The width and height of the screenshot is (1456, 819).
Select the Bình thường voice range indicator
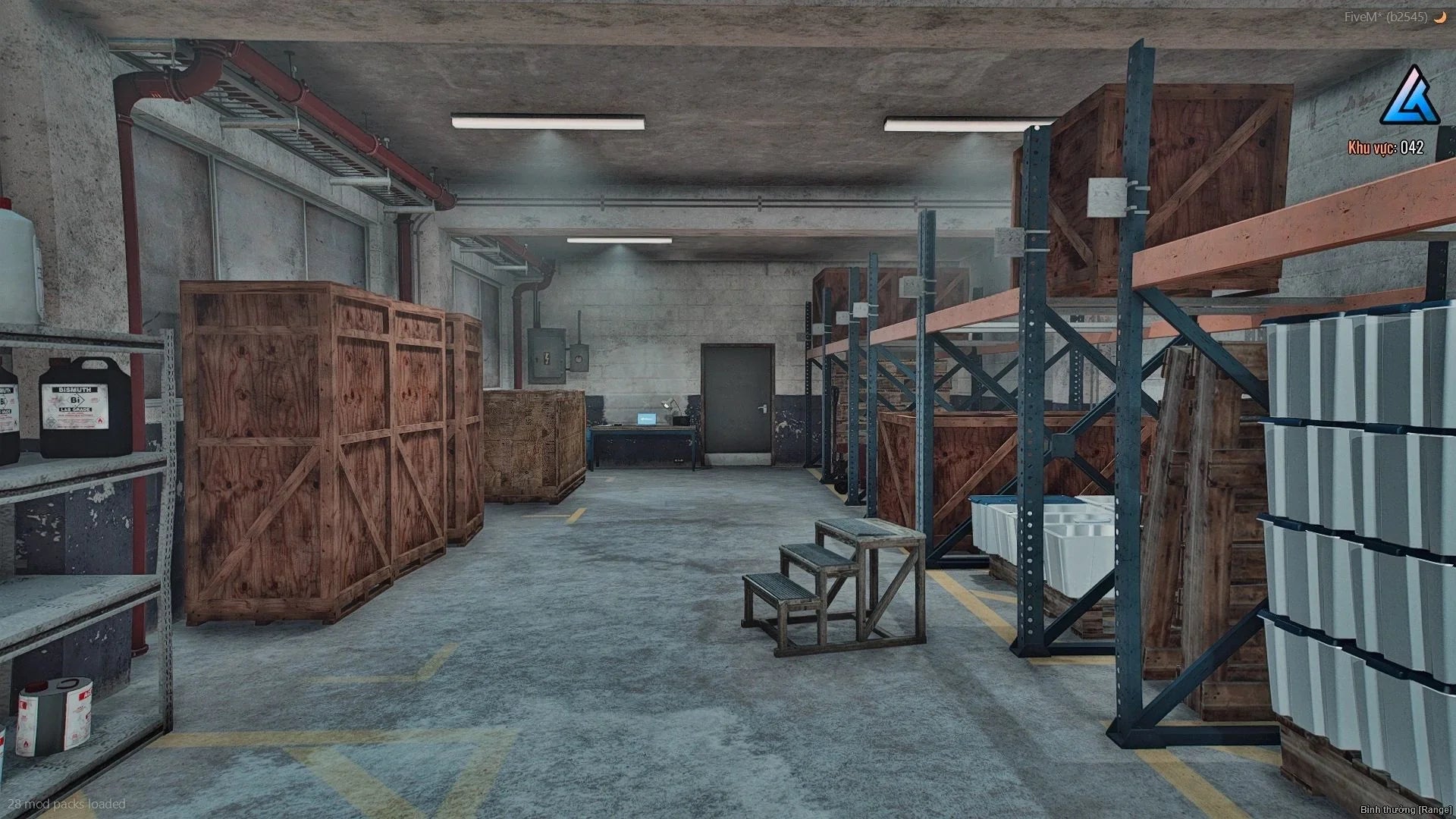1405,810
